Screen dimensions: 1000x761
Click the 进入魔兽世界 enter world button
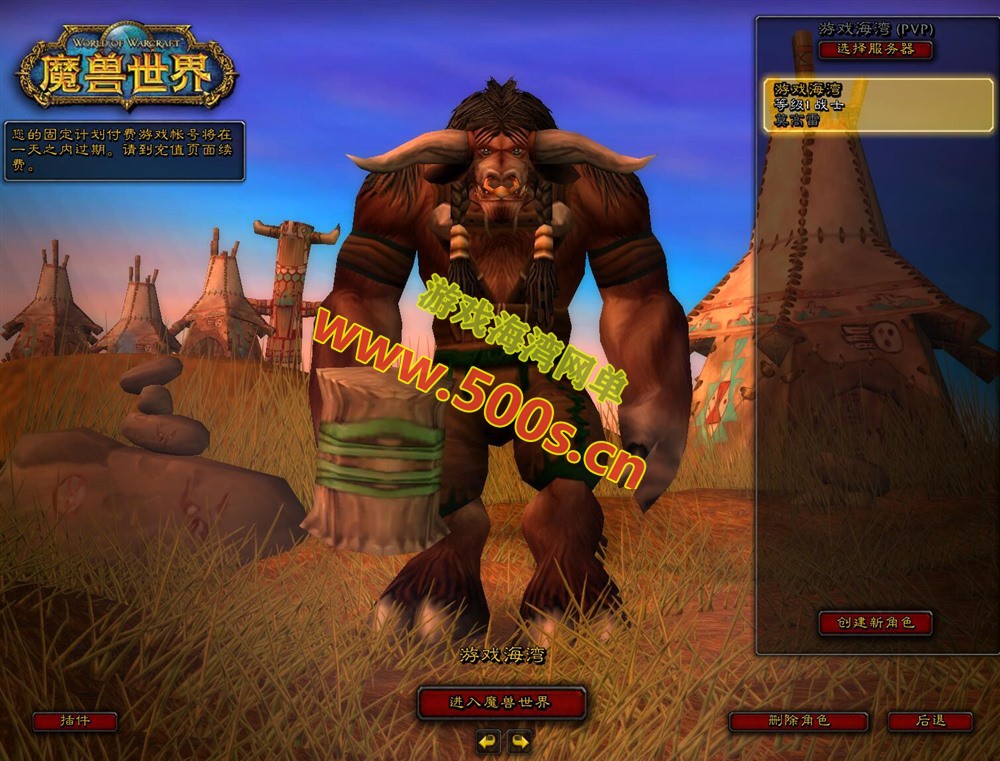pos(501,703)
